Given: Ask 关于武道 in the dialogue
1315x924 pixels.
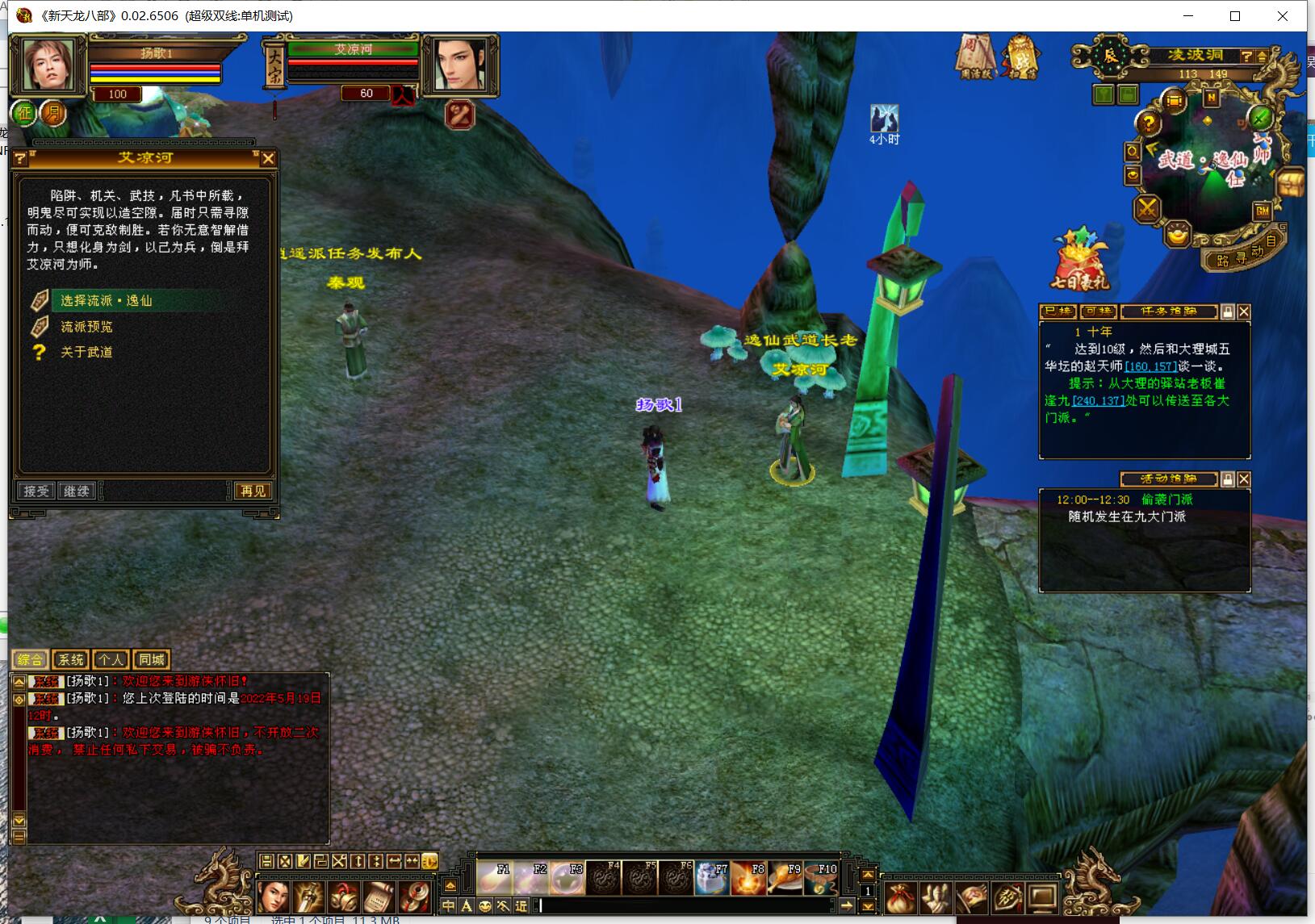Looking at the screenshot, I should tap(86, 353).
